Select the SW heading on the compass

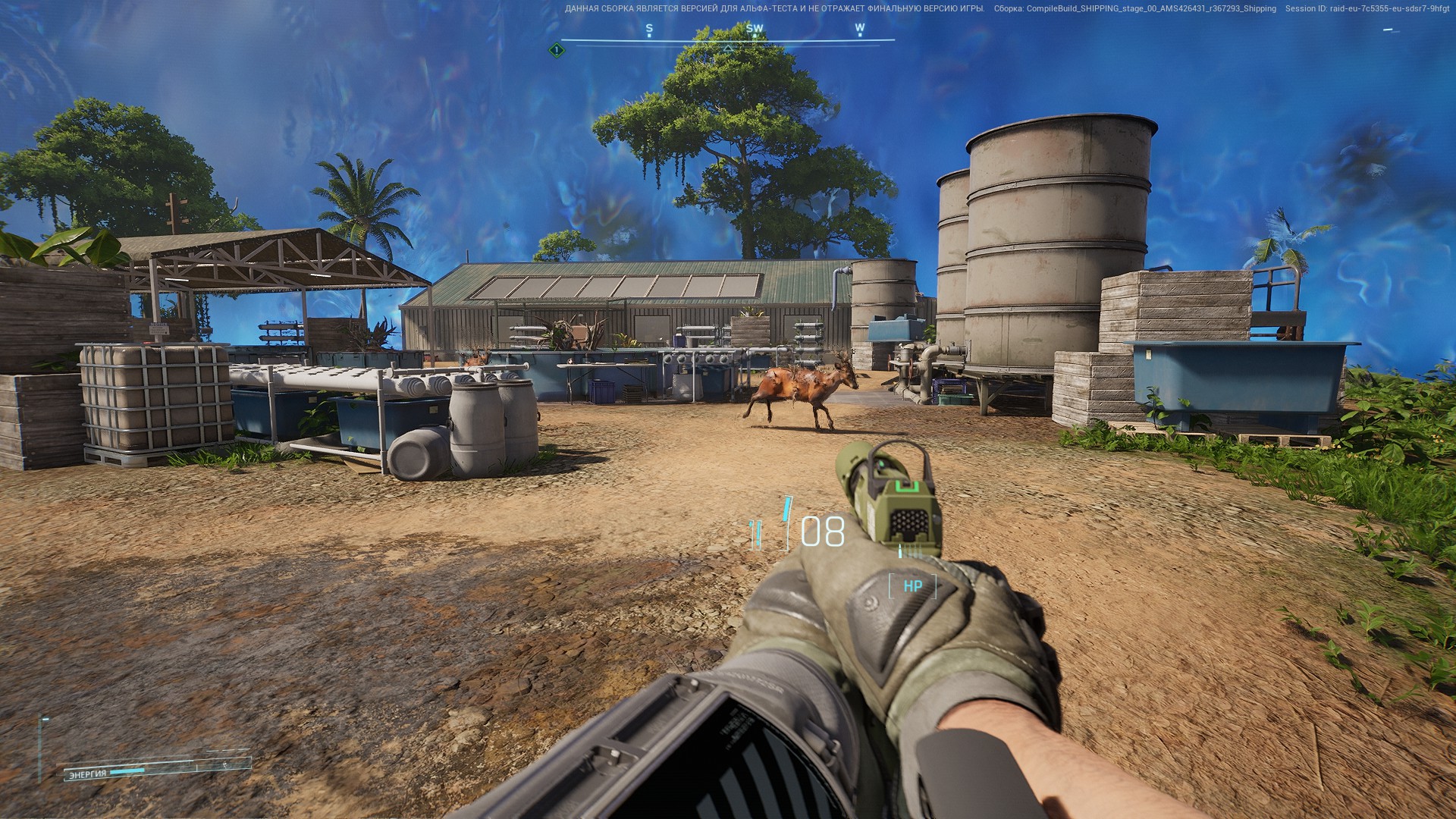pyautogui.click(x=755, y=29)
